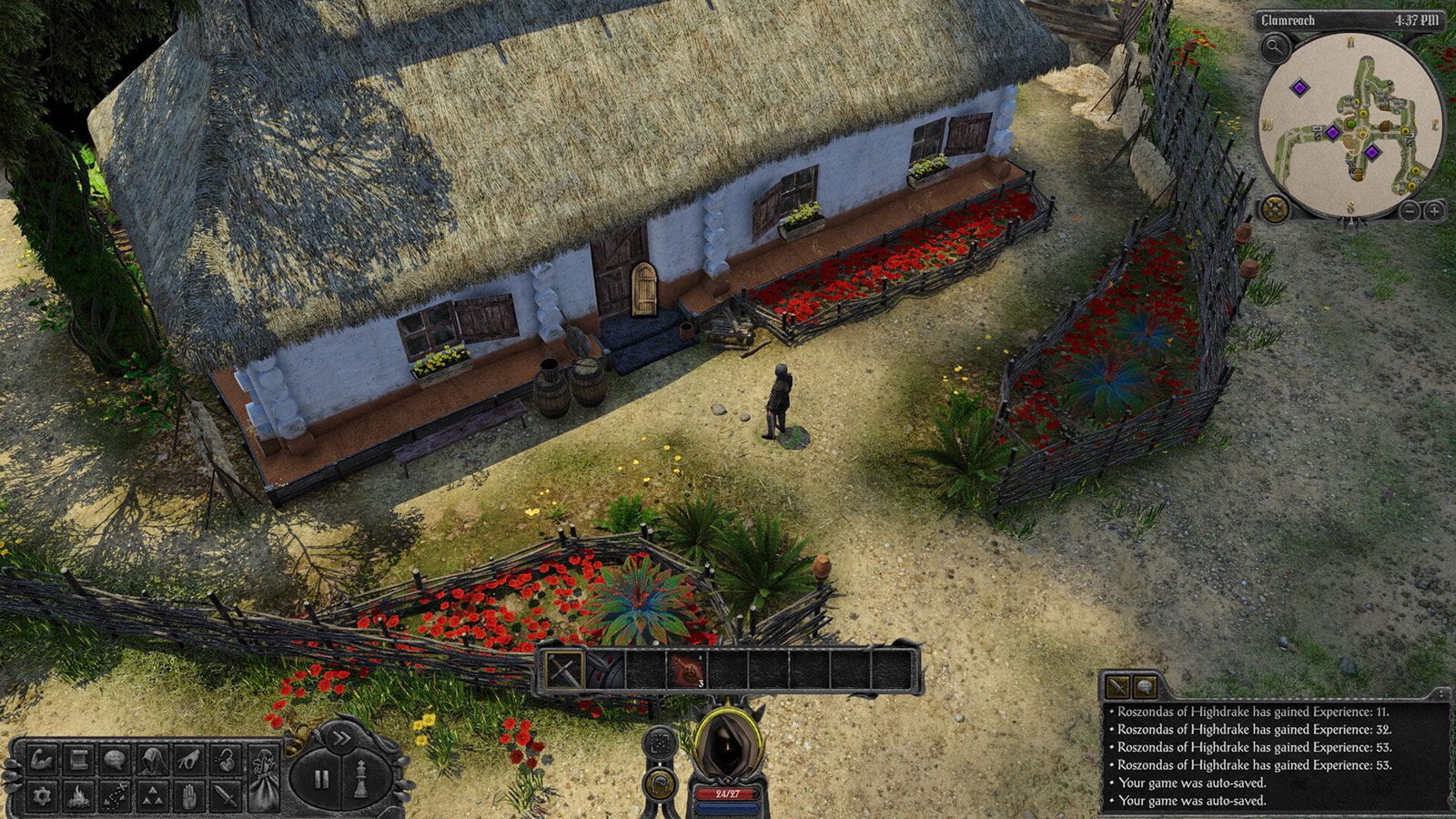Open the scroll journal icon
Screen dimensions: 1456x819
coord(78,759)
